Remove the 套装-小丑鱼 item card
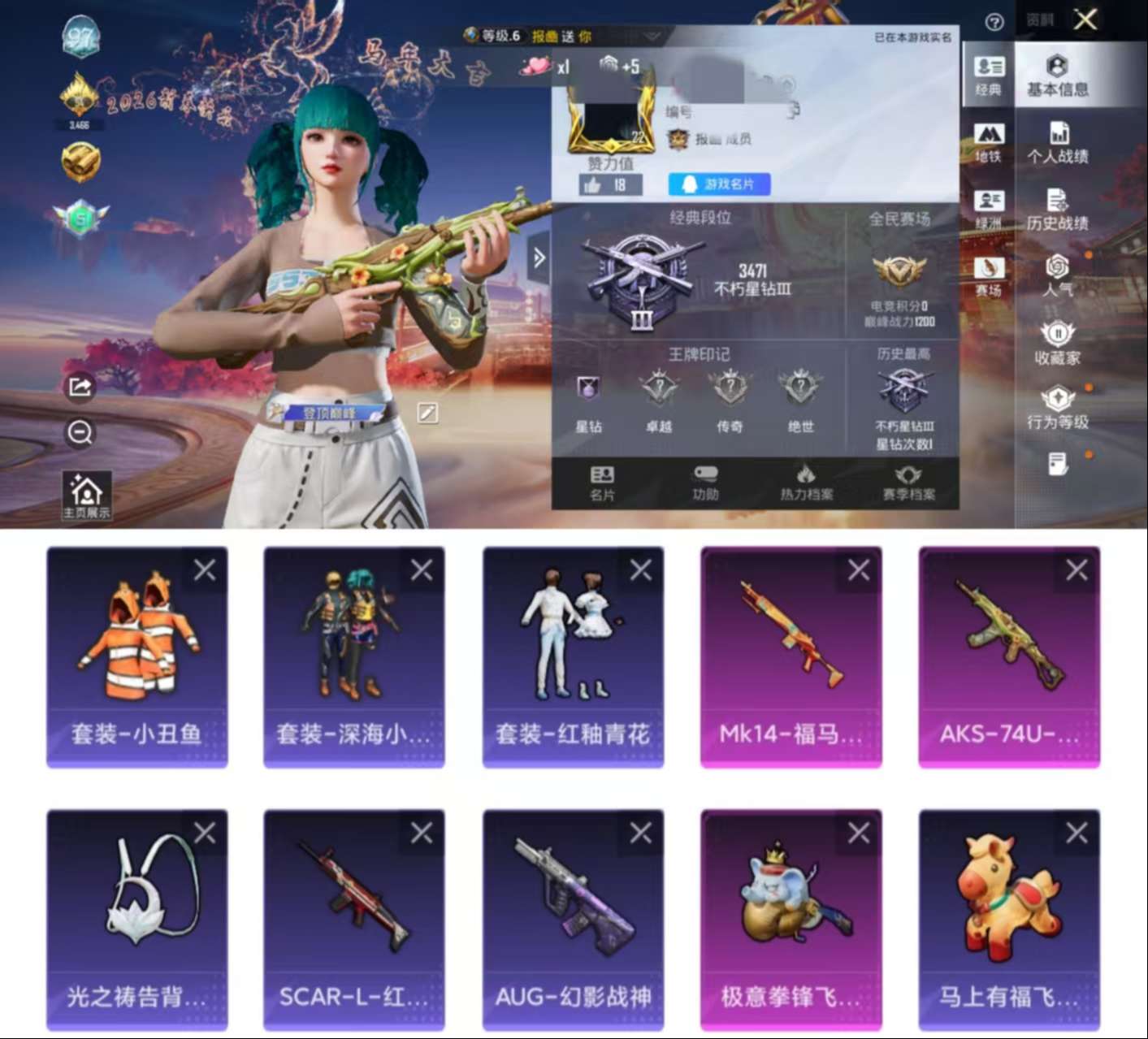Screen dimensions: 1148x1039 tap(202, 569)
